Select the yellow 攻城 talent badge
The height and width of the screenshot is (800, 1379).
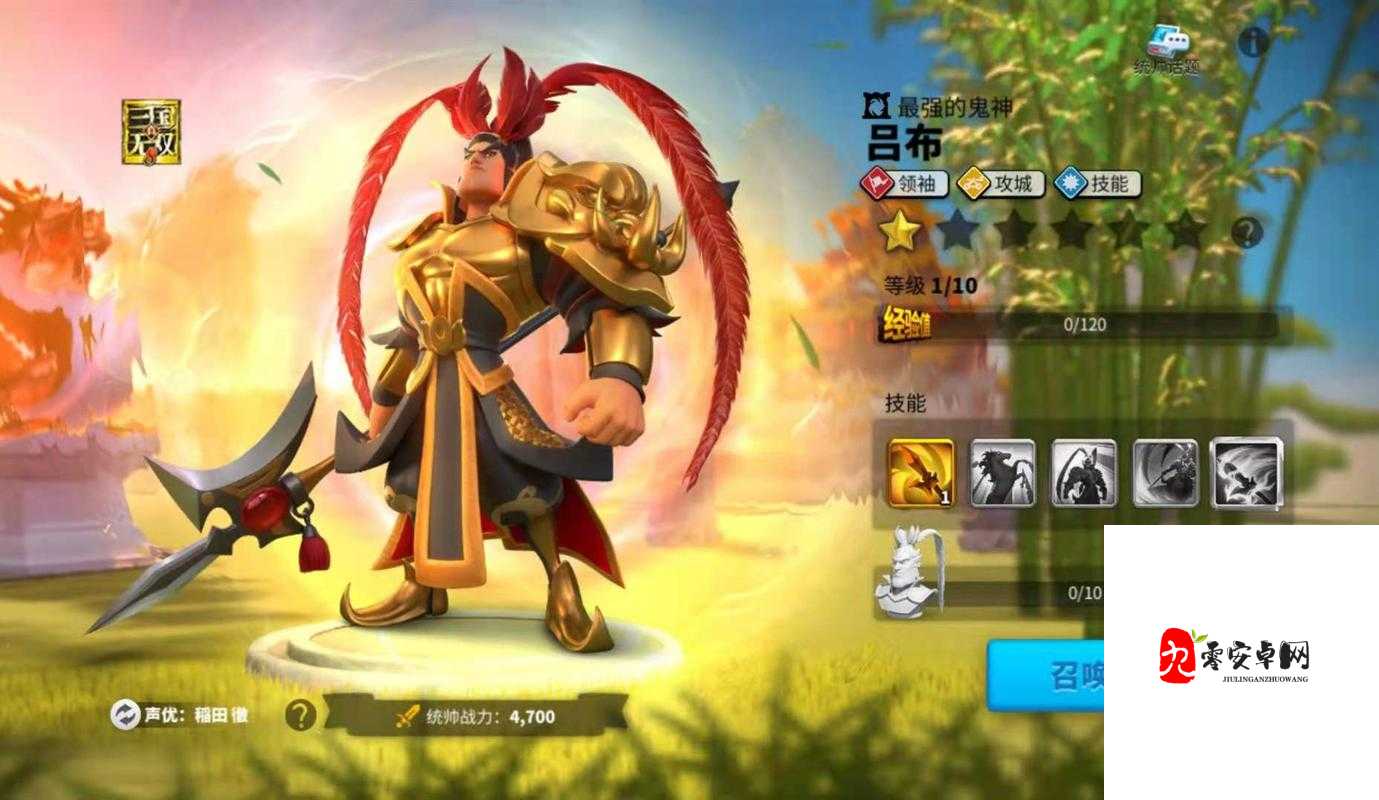(x=1000, y=185)
